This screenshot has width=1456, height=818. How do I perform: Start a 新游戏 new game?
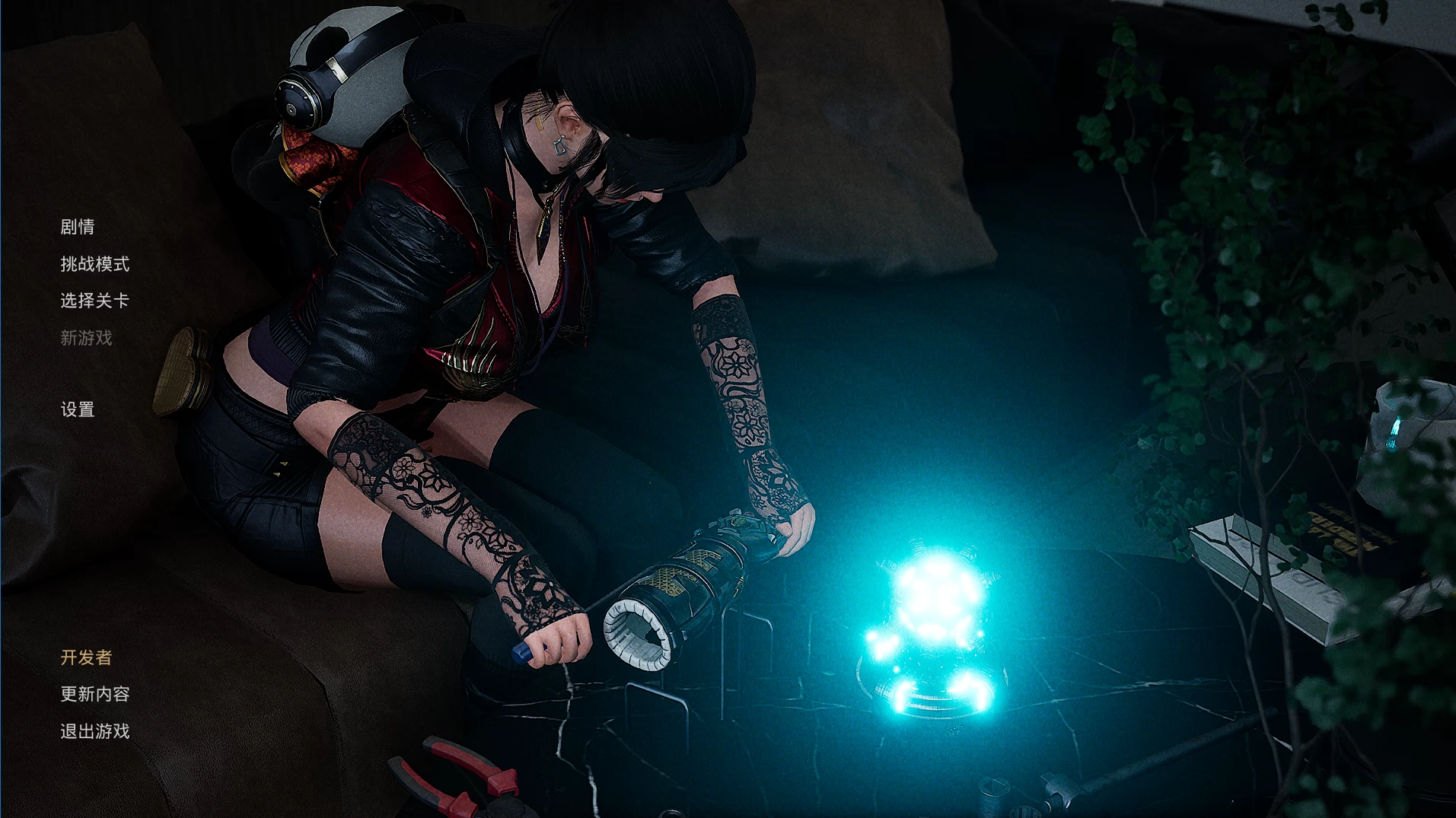86,338
